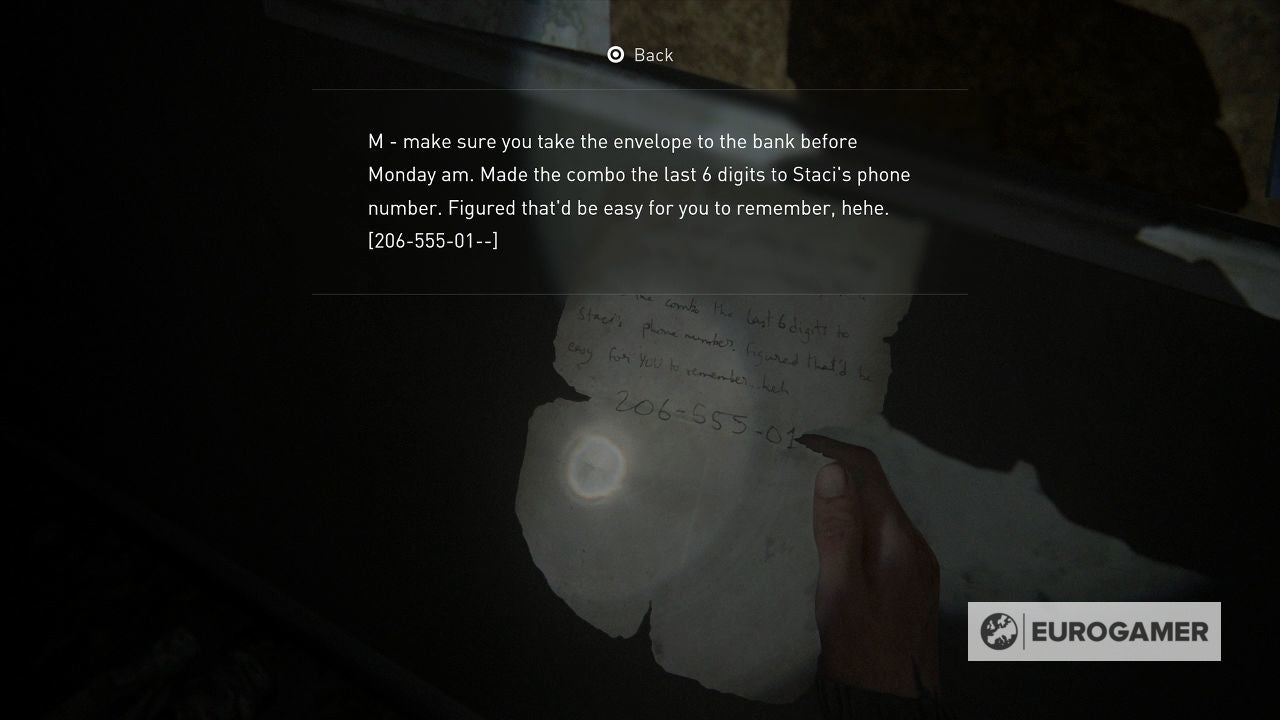Click the Eurogamer logo watermark
Image resolution: width=1280 pixels, height=720 pixels.
pyautogui.click(x=1094, y=631)
